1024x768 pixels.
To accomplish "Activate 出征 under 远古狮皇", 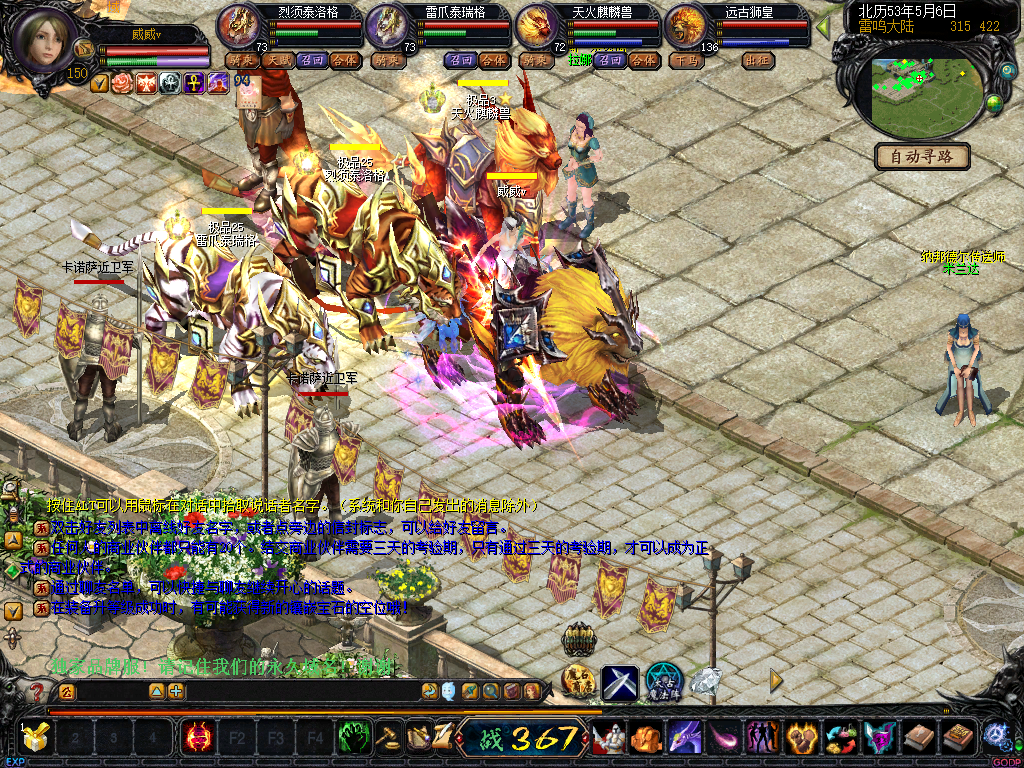I will point(759,60).
